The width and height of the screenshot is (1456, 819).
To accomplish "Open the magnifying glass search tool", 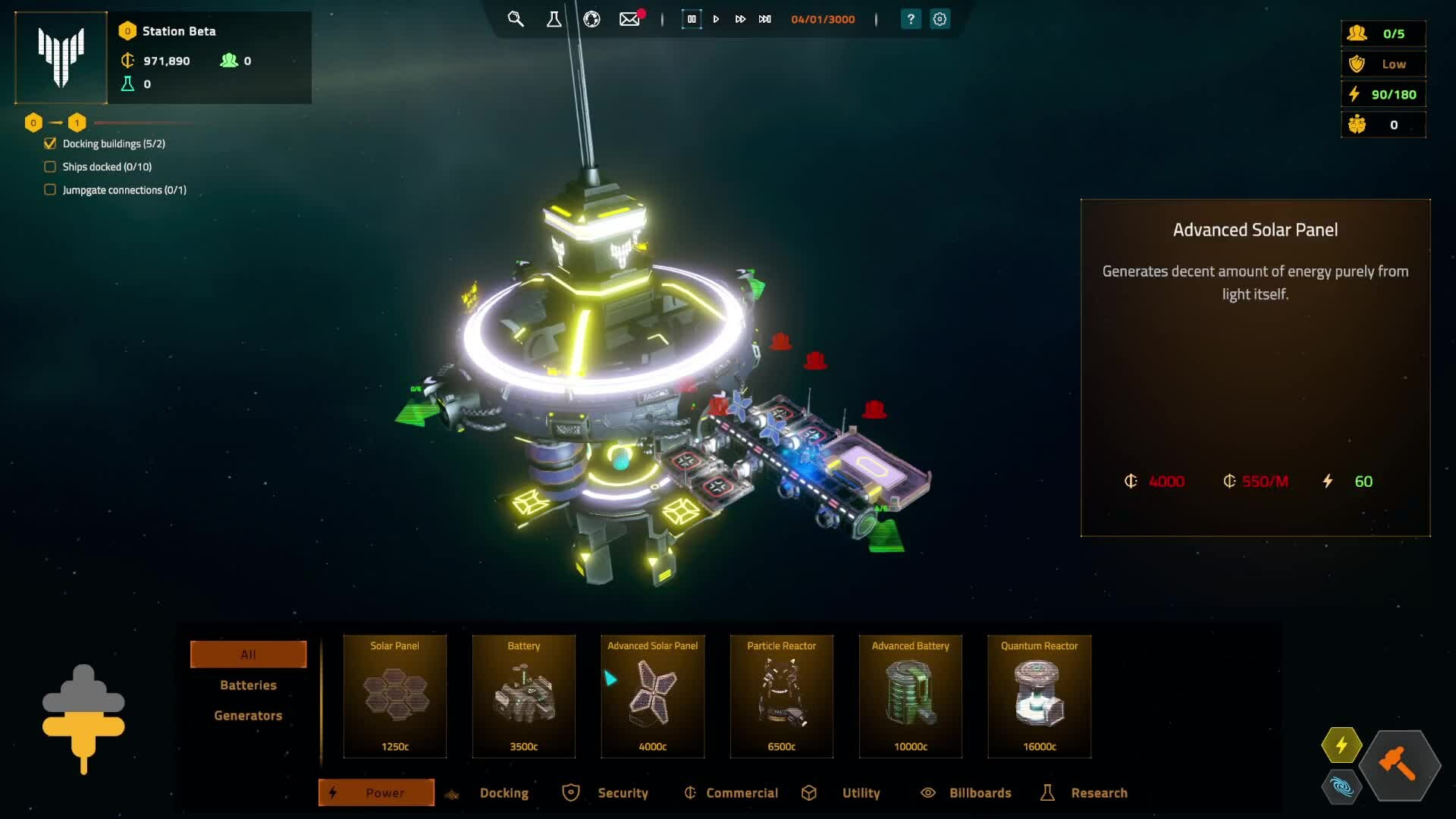I will (x=516, y=19).
